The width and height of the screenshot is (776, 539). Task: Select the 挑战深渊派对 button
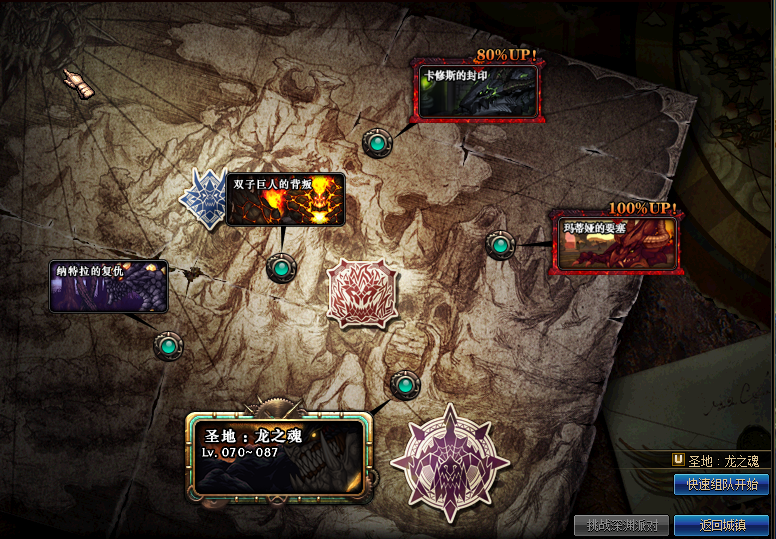click(x=621, y=525)
